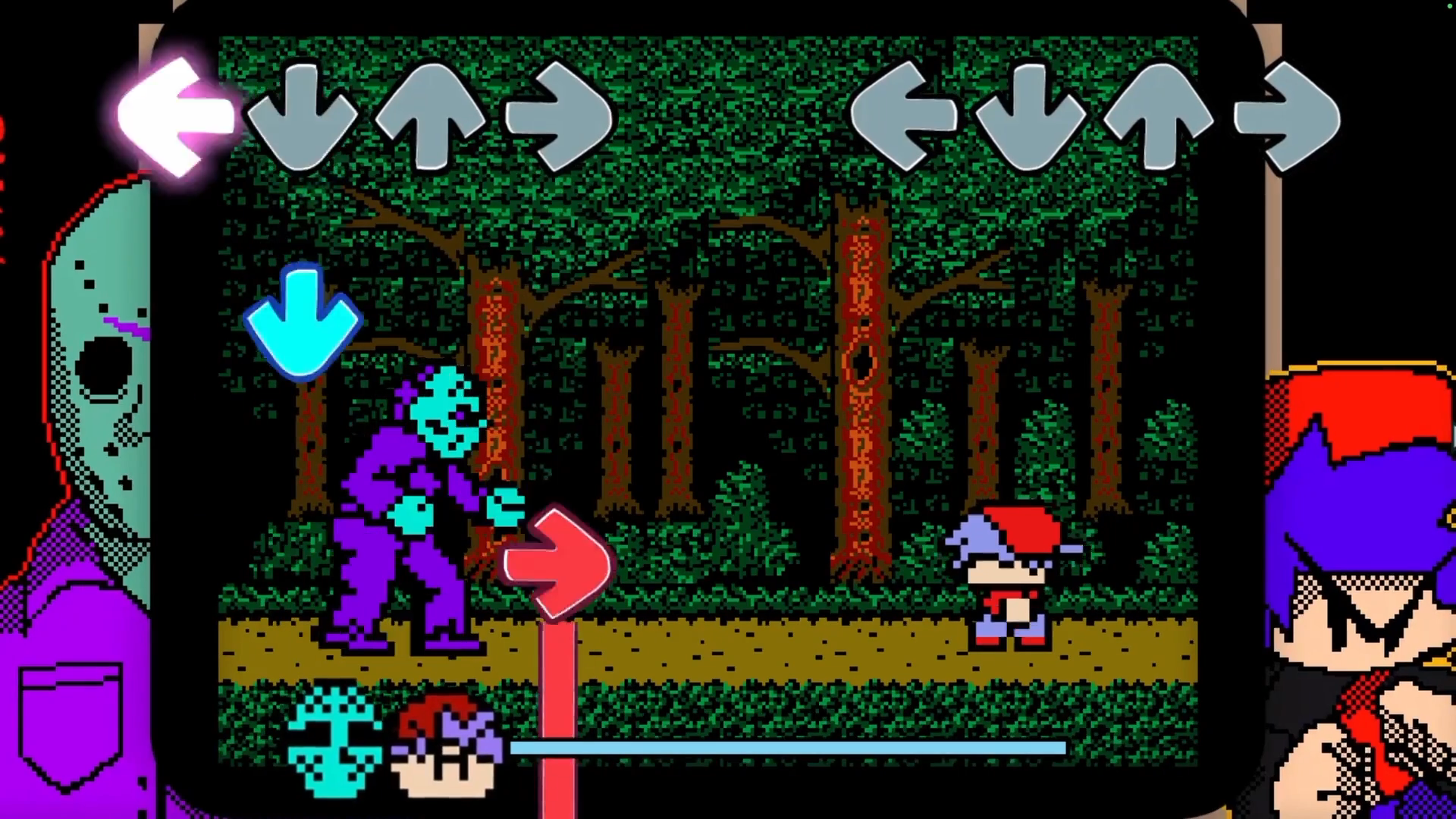Click Boyfriend's losing health bar icon
Screen dimensions: 1456x819
pyautogui.click(x=447, y=747)
